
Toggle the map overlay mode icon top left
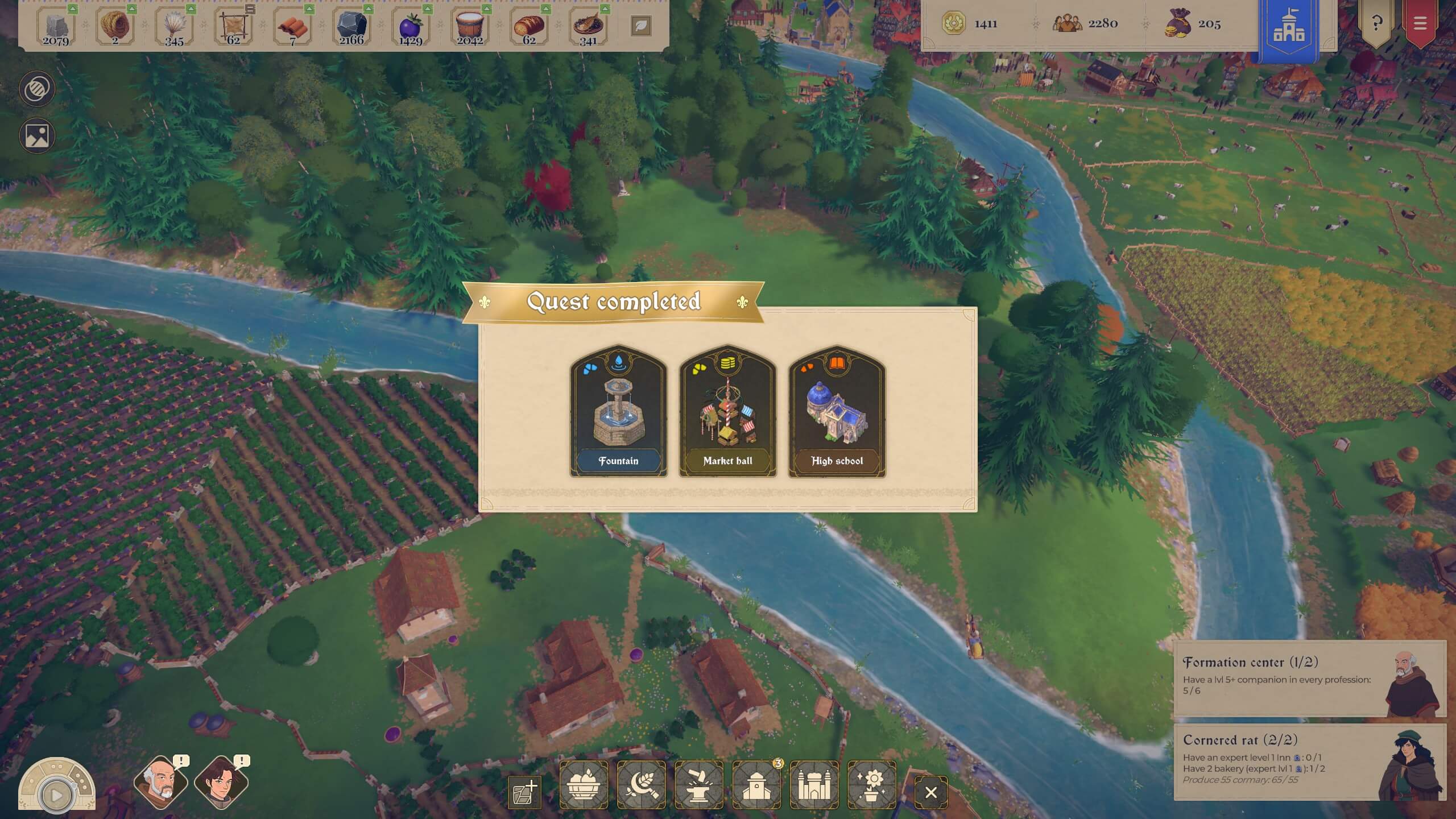click(36, 88)
